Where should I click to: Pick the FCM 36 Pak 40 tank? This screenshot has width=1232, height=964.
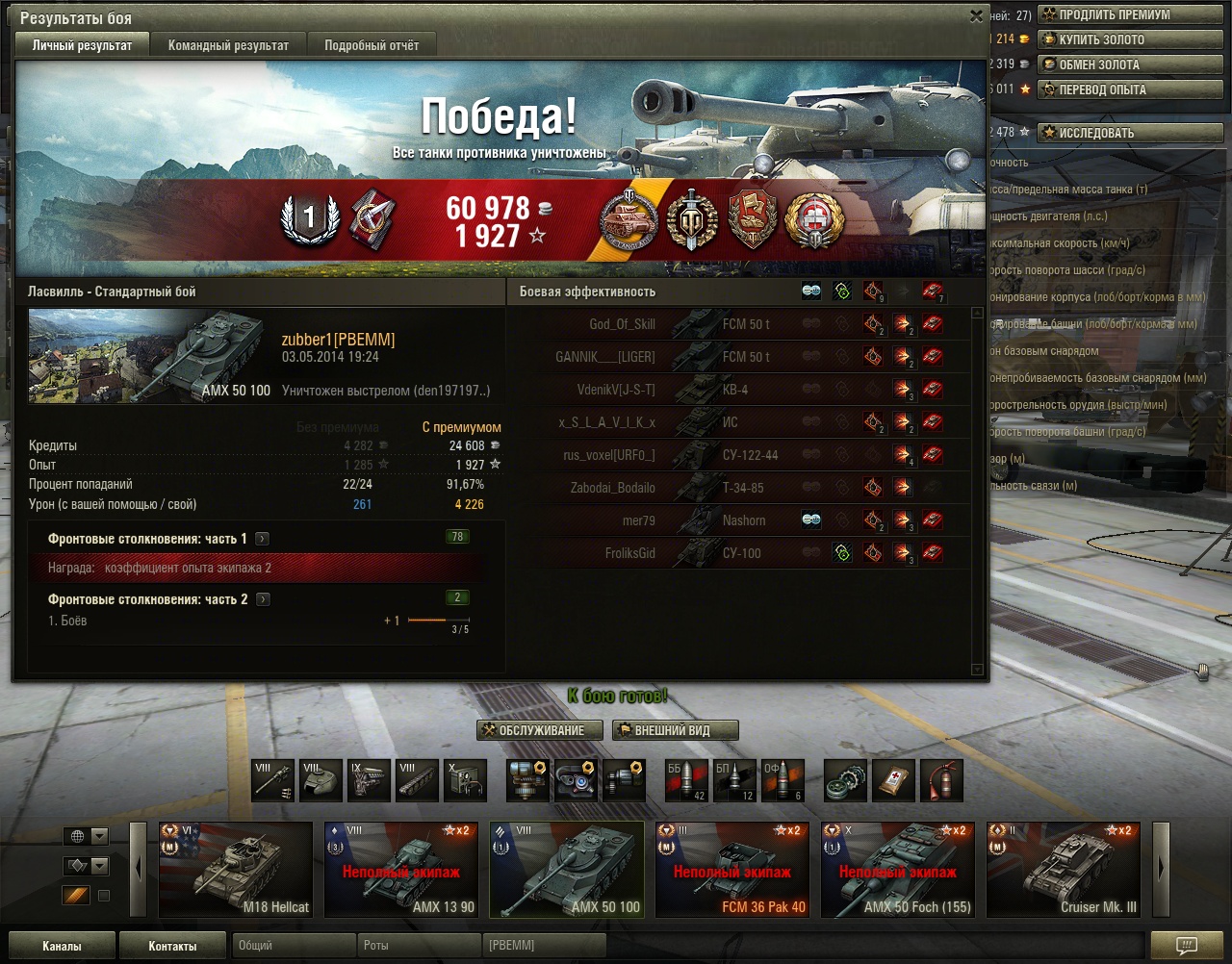732,869
